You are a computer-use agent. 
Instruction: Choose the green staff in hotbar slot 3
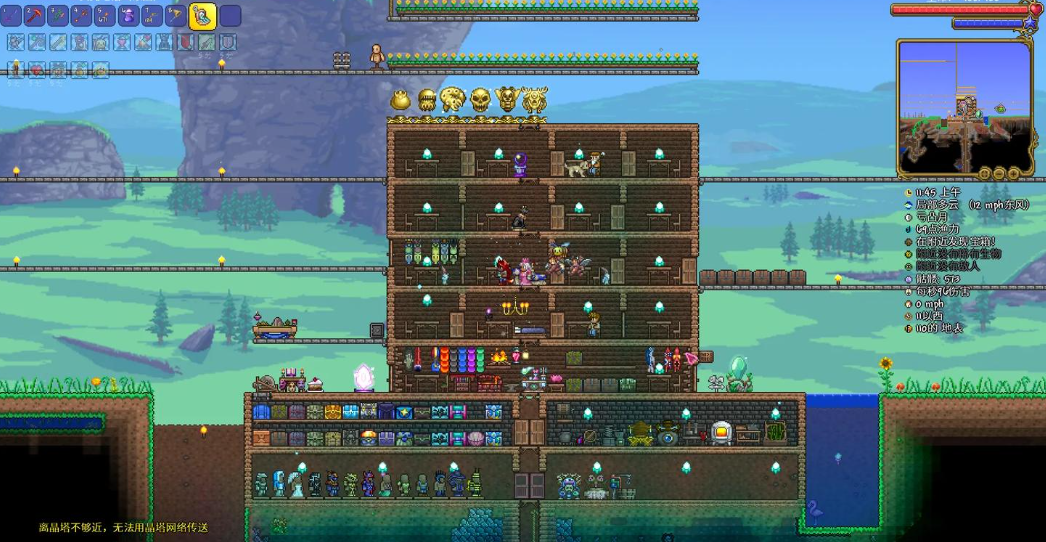coord(58,15)
